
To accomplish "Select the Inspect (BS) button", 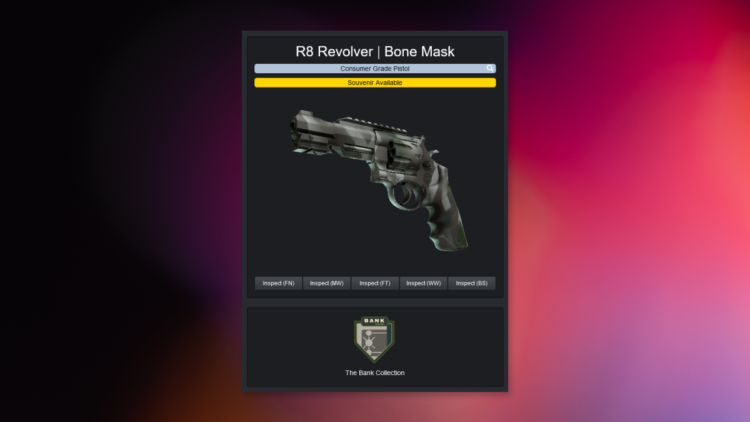I will pyautogui.click(x=472, y=283).
